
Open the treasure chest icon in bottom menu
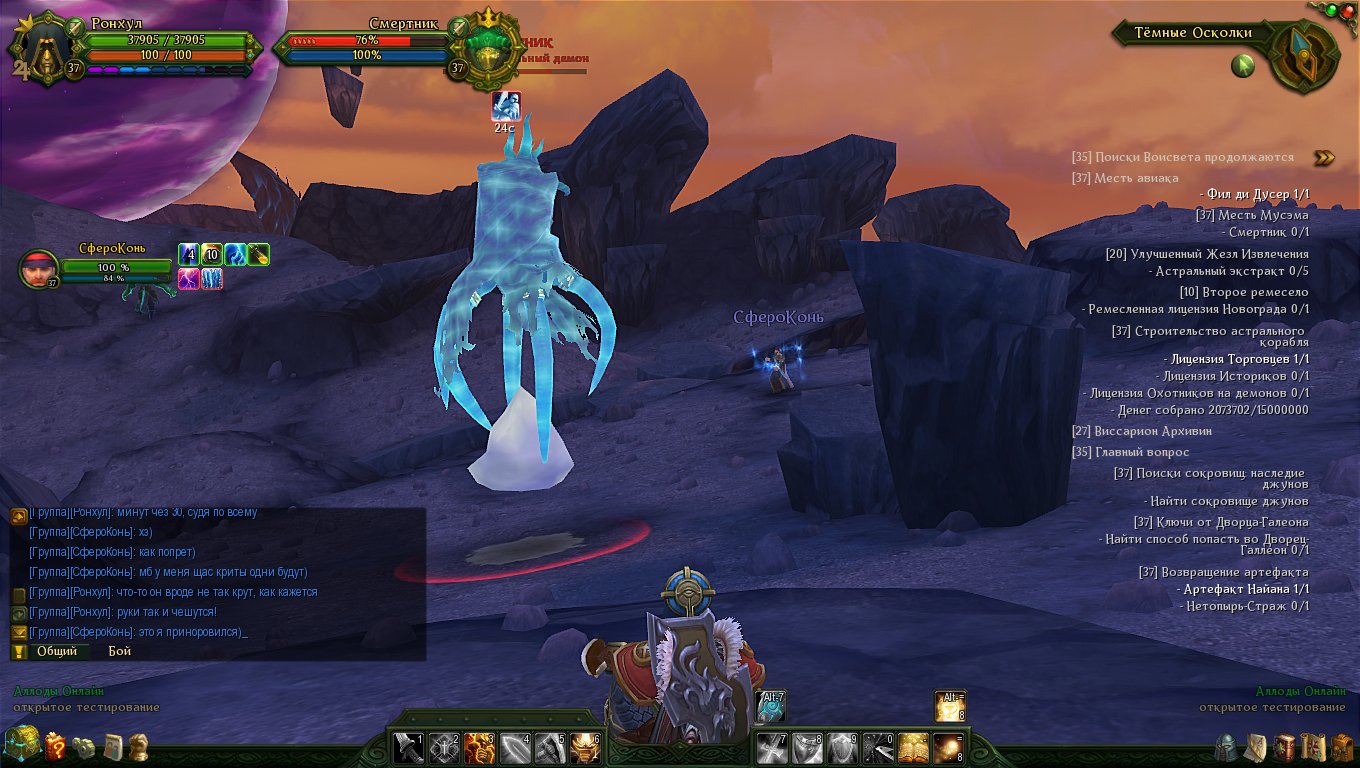(x=22, y=745)
